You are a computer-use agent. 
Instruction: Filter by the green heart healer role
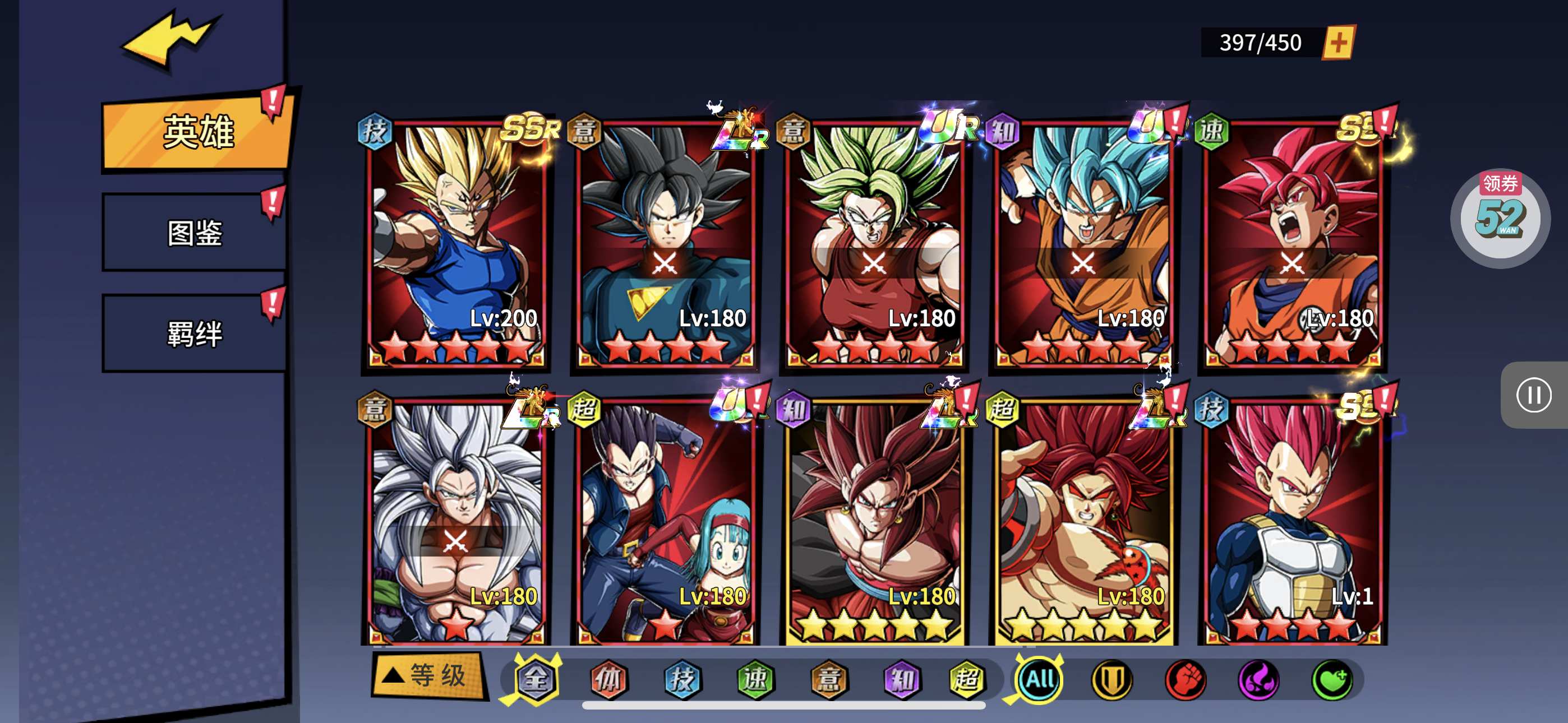tap(1332, 679)
